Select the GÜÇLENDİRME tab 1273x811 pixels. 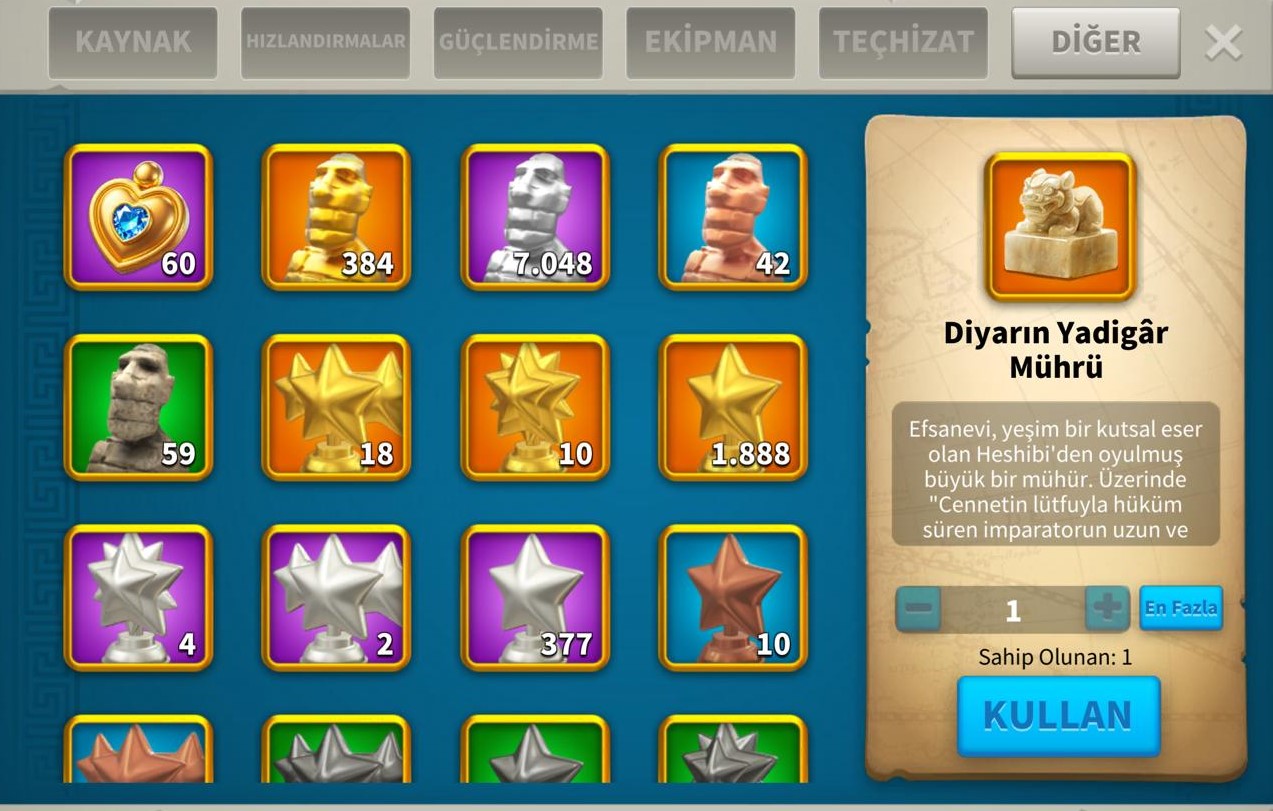tap(518, 42)
